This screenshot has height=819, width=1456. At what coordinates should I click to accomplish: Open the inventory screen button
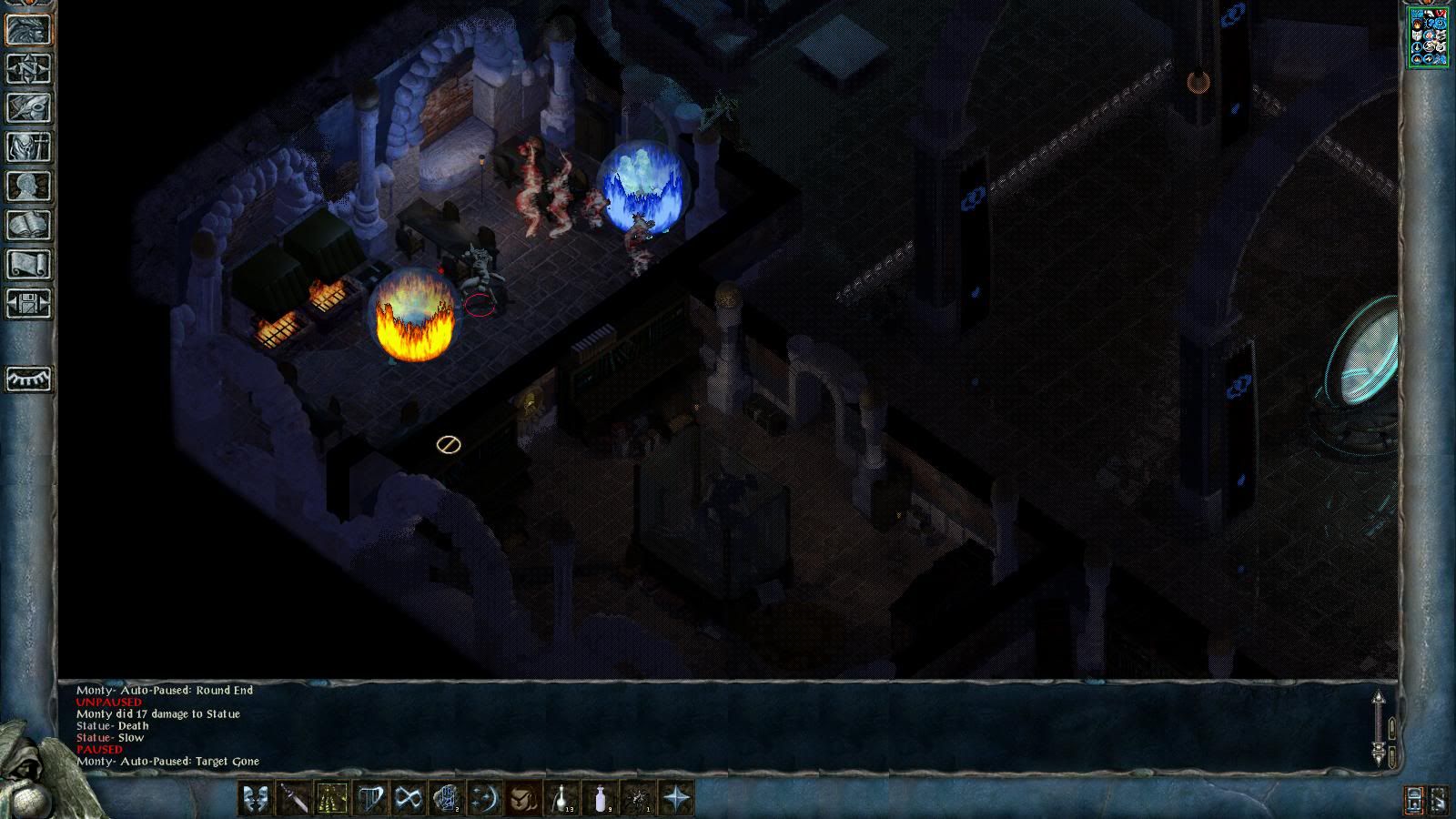pyautogui.click(x=28, y=147)
